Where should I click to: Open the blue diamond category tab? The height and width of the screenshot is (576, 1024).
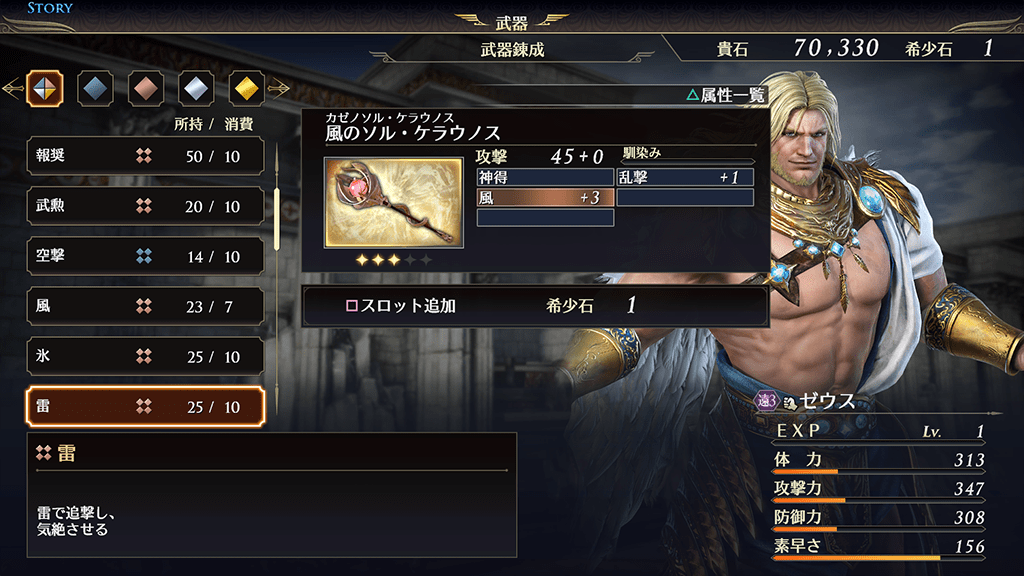coord(95,89)
